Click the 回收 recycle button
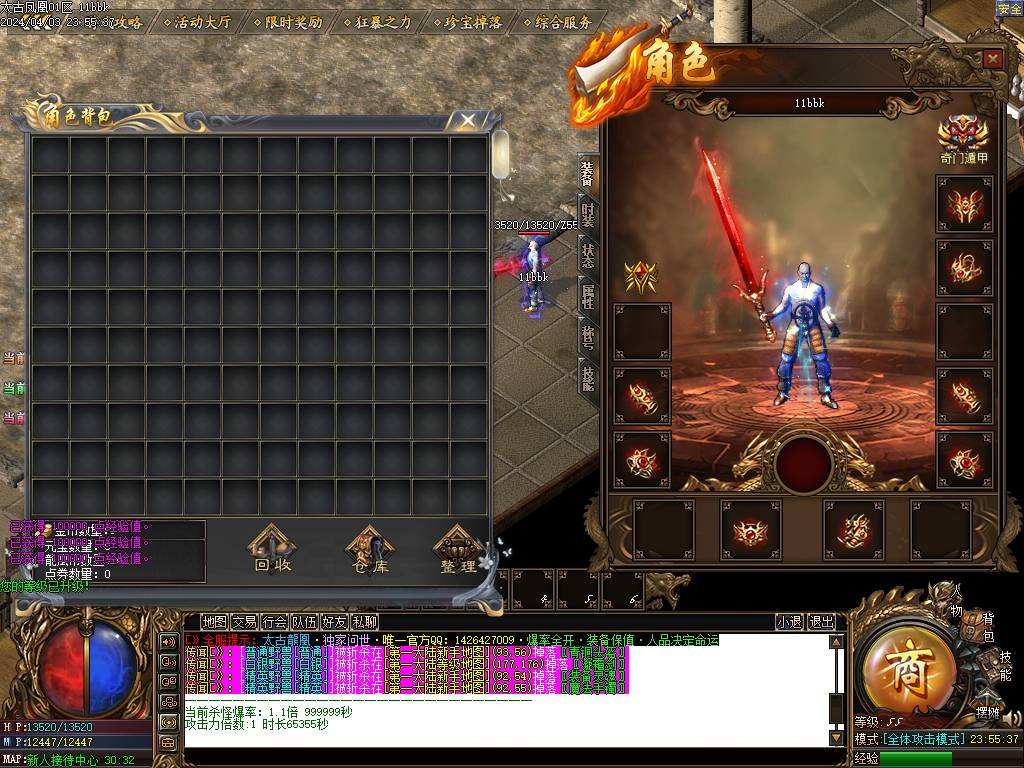This screenshot has width=1024, height=768. pyautogui.click(x=272, y=551)
